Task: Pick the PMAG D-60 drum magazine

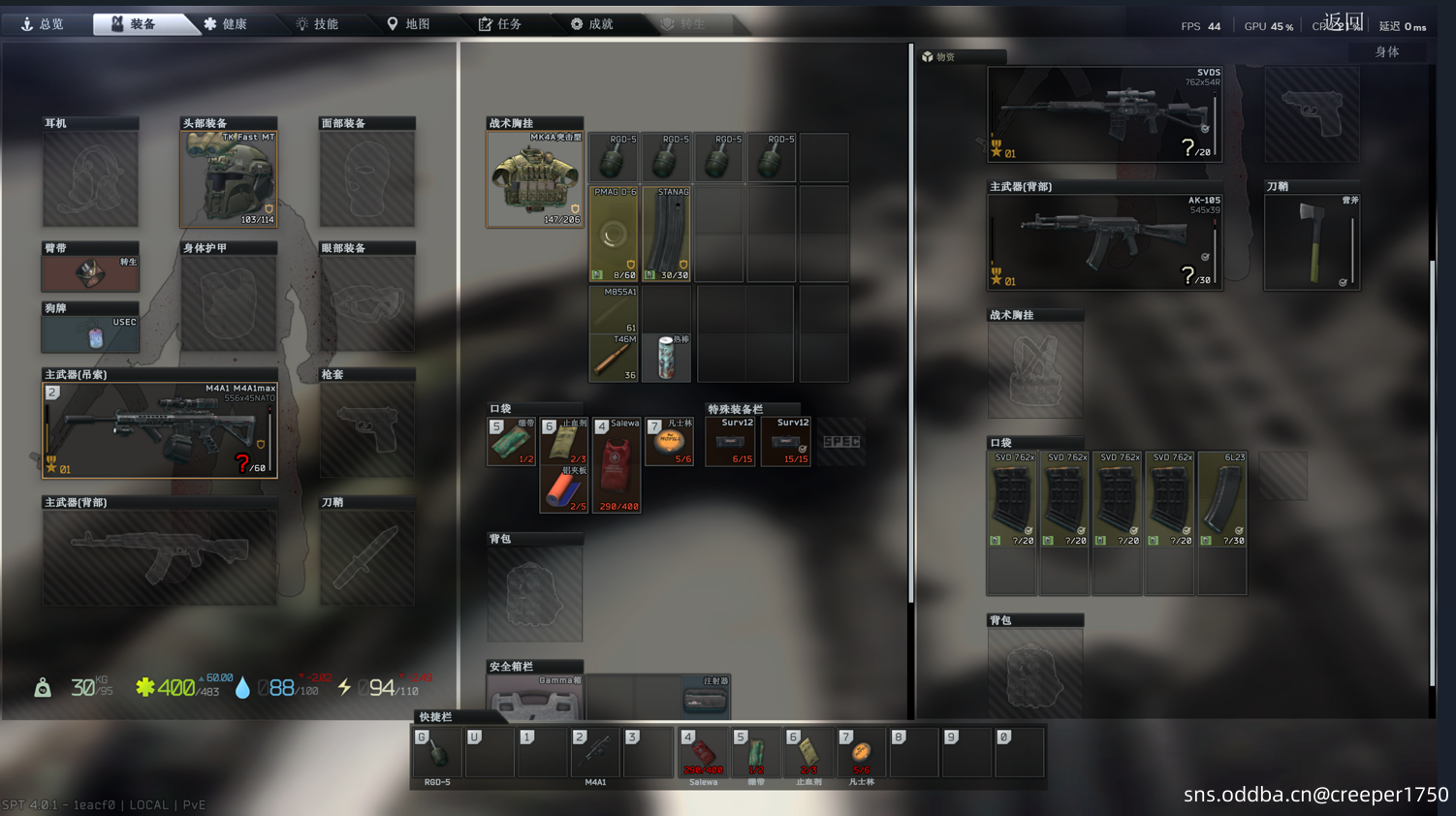Action: click(x=614, y=235)
